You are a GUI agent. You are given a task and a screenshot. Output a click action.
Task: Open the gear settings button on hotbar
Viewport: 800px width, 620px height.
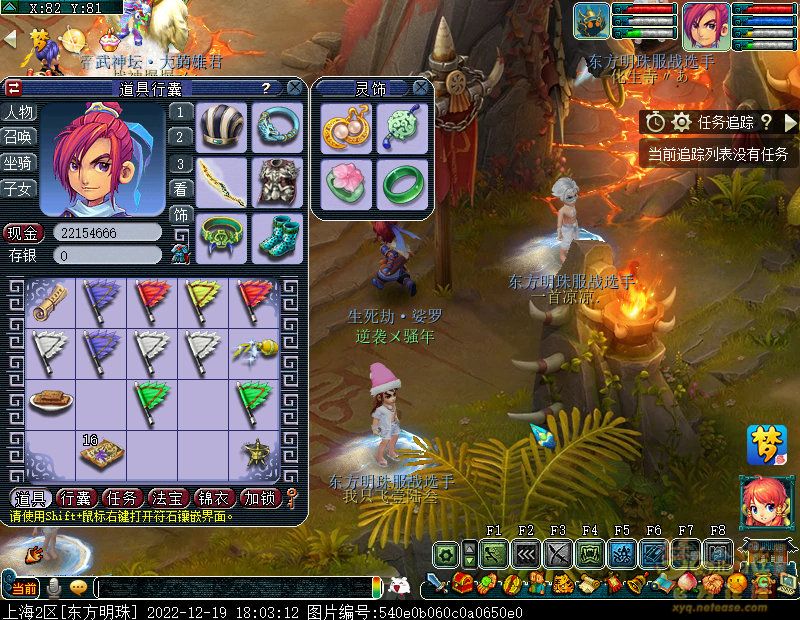point(446,552)
